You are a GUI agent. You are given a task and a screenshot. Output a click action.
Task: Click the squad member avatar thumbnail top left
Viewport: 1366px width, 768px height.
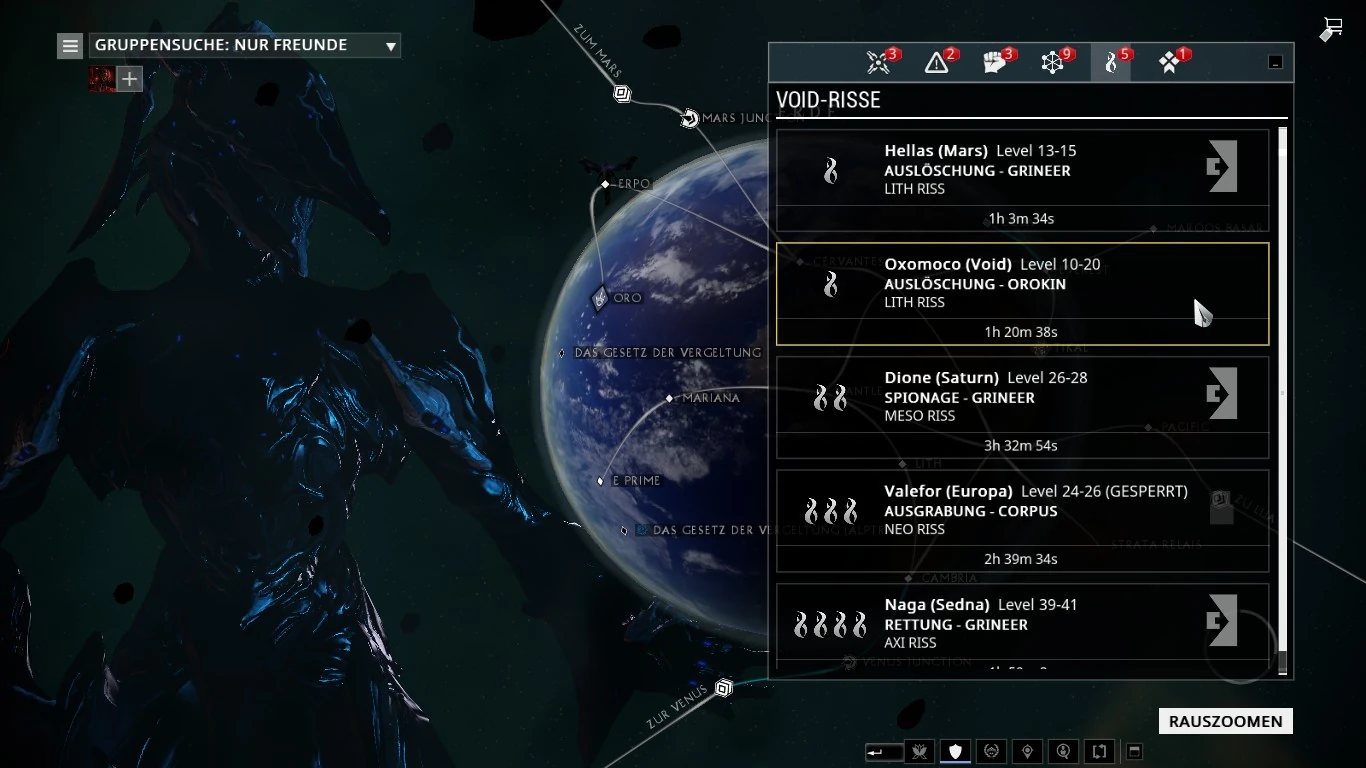pos(101,78)
